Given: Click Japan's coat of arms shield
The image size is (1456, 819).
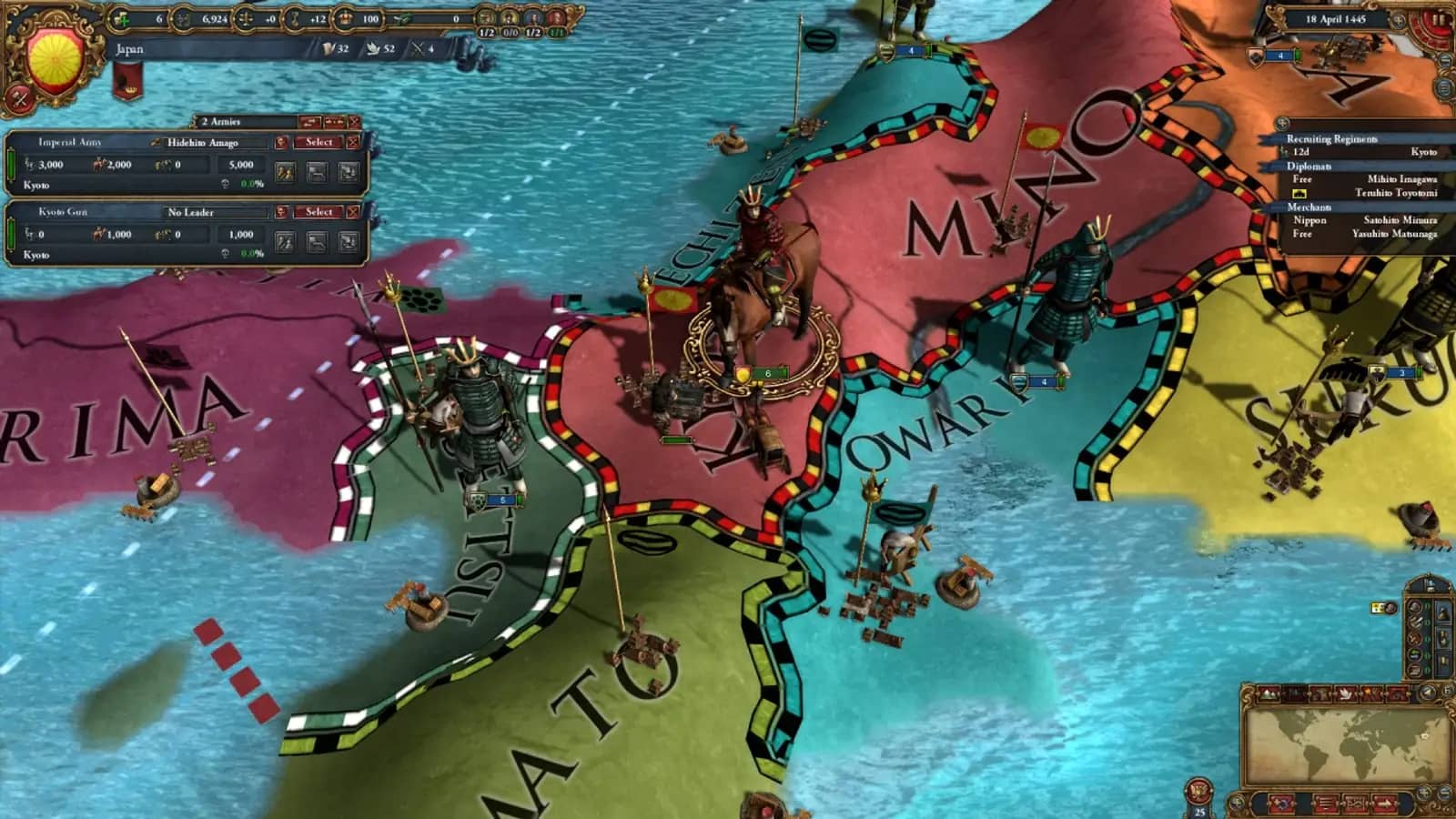Looking at the screenshot, I should (x=55, y=50).
